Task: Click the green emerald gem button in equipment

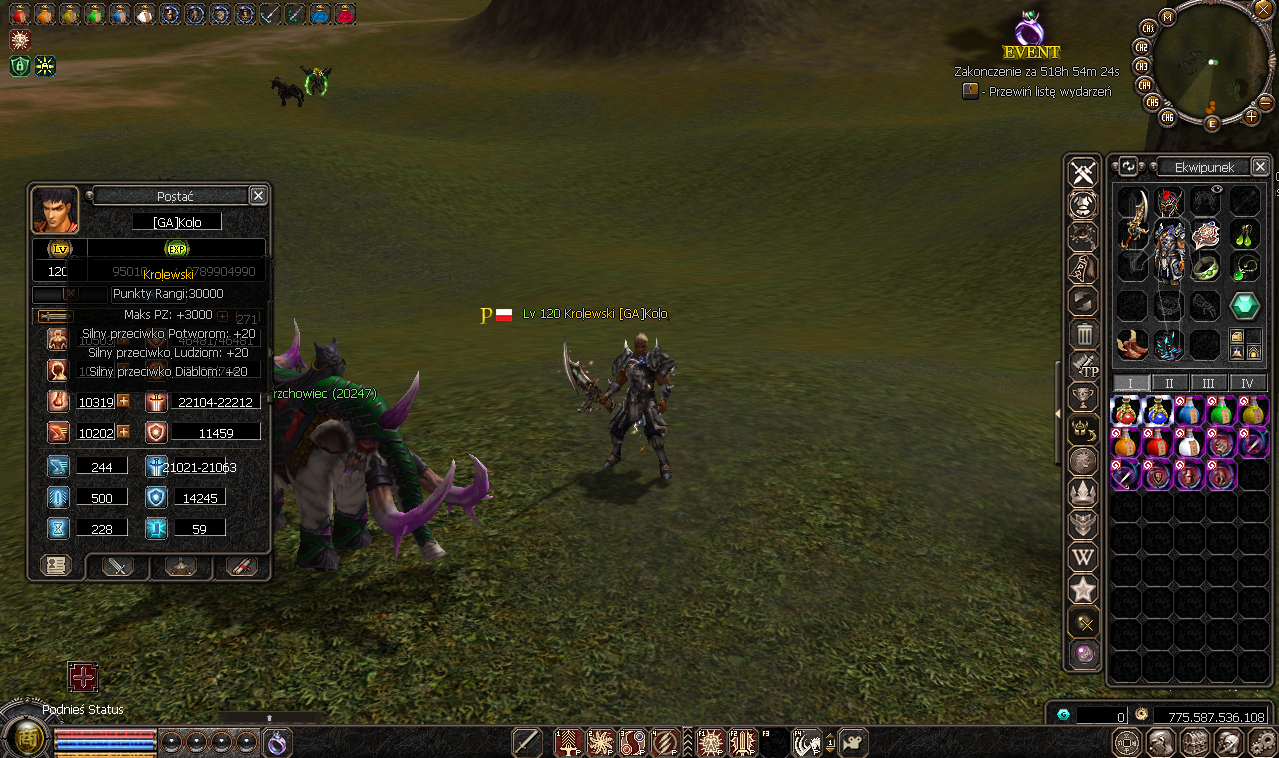Action: 1245,306
